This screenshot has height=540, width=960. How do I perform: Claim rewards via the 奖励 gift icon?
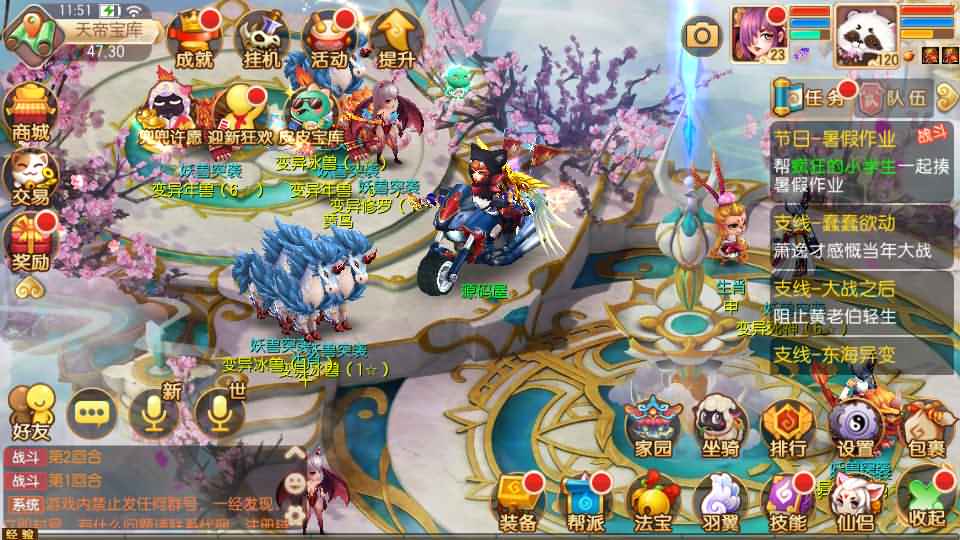point(30,245)
